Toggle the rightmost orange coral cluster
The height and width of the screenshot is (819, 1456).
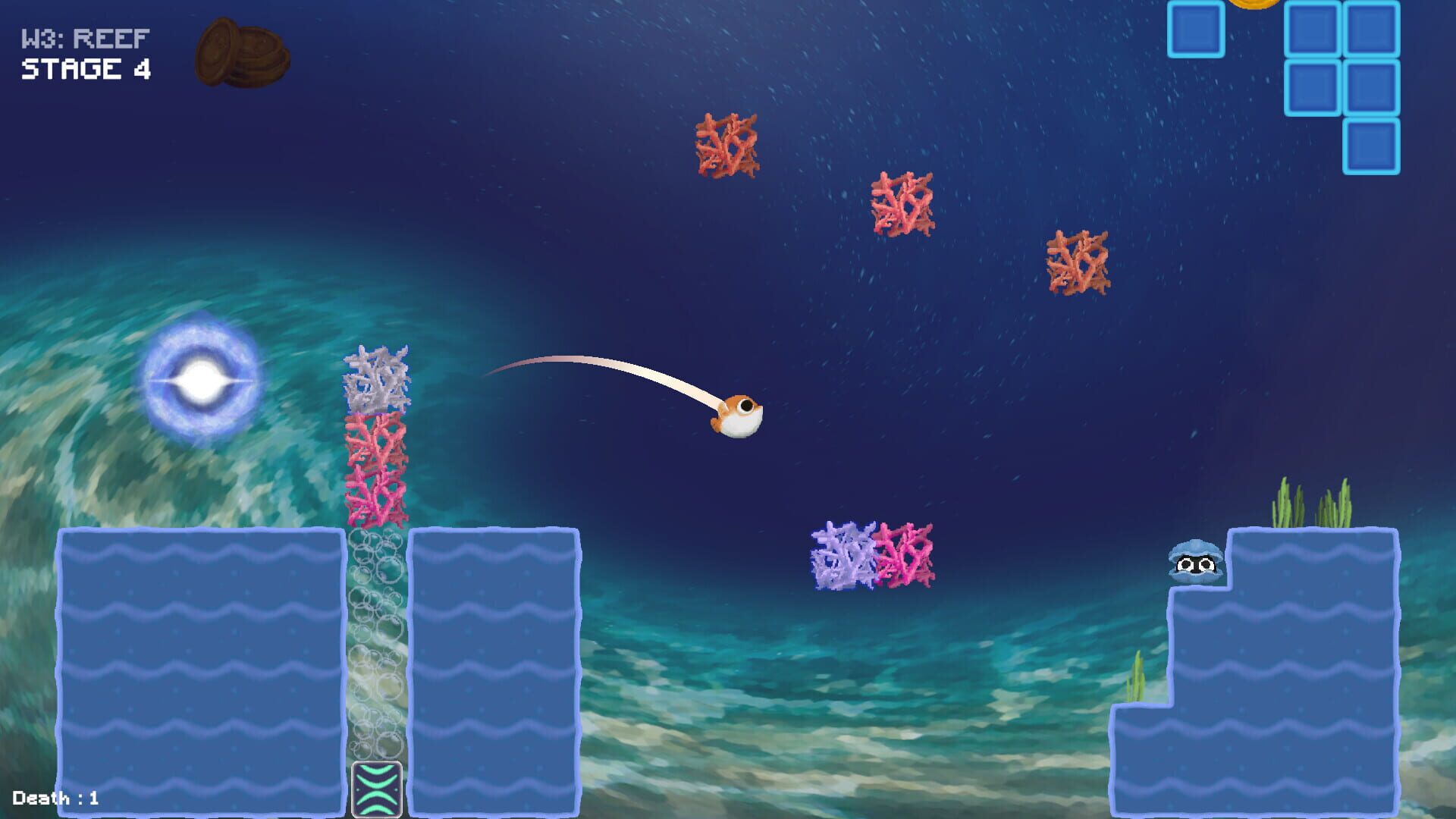click(1077, 262)
